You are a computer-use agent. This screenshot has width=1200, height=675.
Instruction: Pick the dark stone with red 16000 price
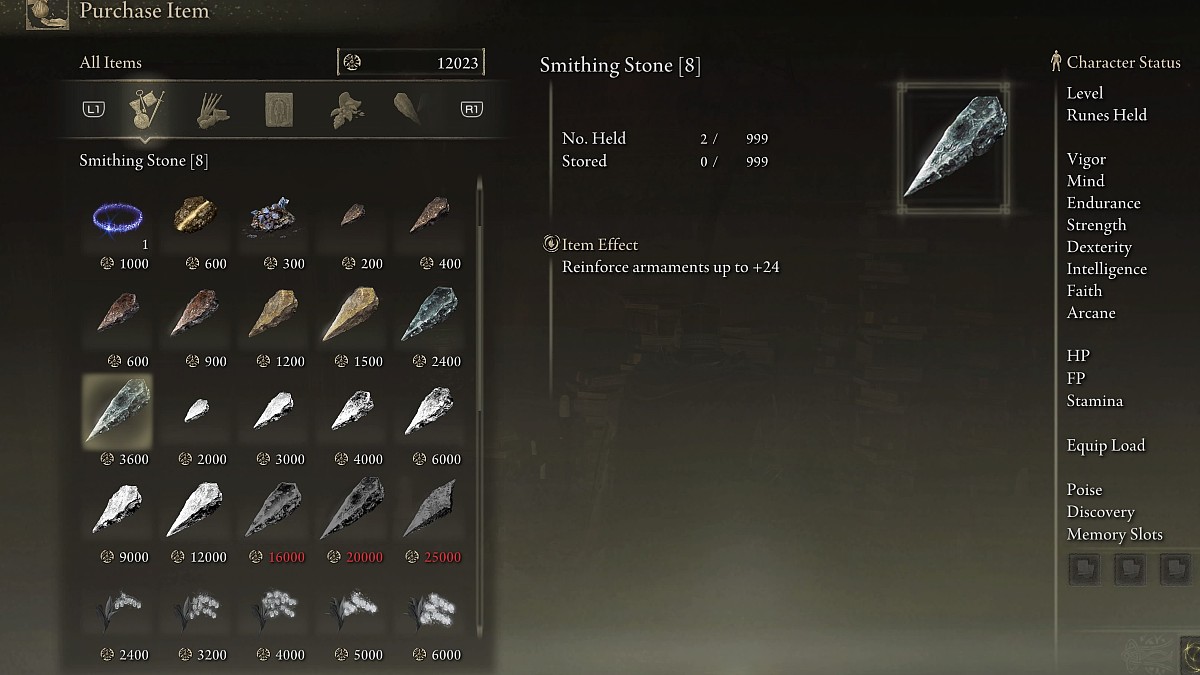click(x=273, y=509)
